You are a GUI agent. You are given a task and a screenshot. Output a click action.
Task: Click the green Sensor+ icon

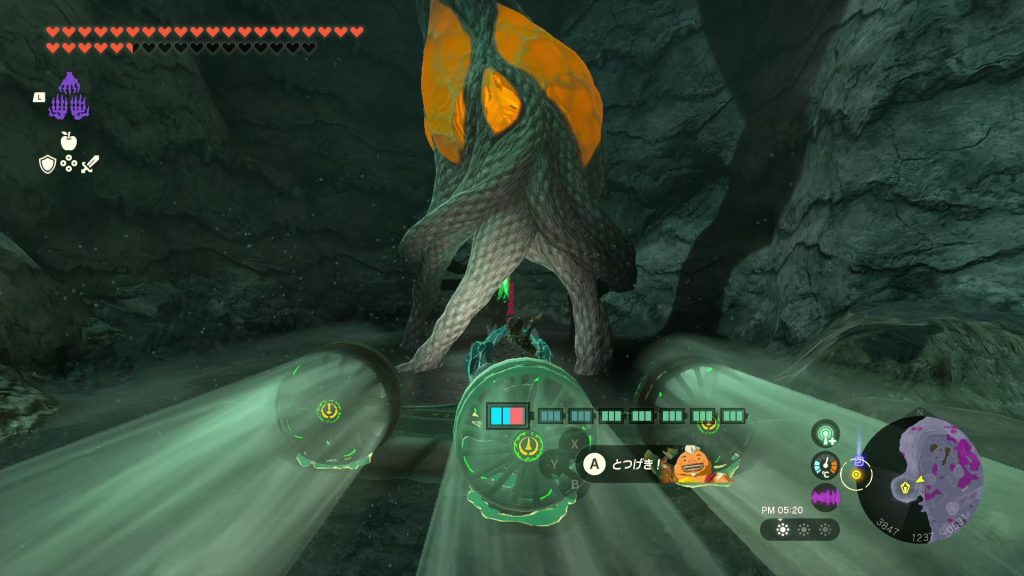[825, 433]
